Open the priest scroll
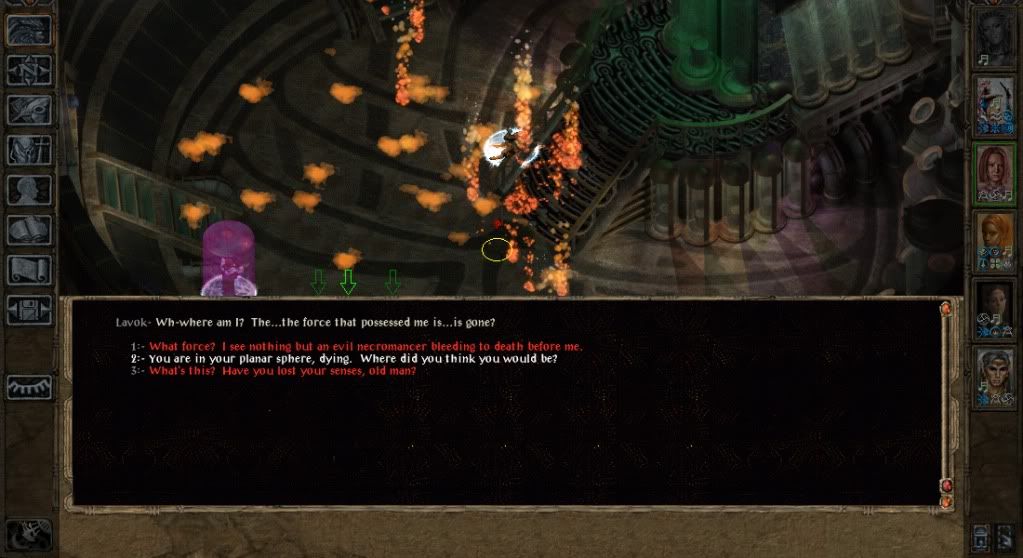 coord(29,270)
